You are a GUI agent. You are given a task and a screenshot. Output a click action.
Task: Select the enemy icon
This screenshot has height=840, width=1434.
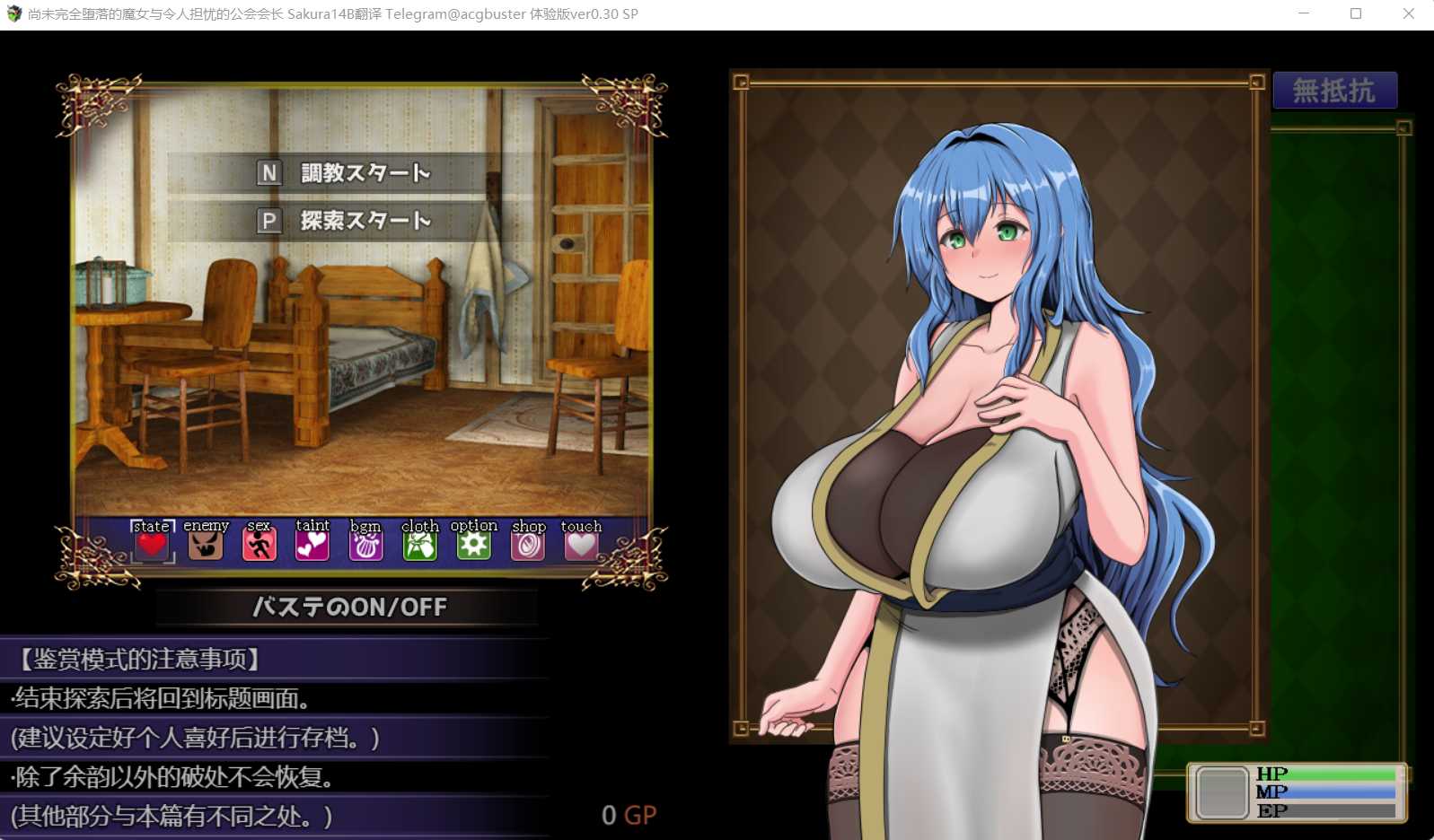(206, 544)
